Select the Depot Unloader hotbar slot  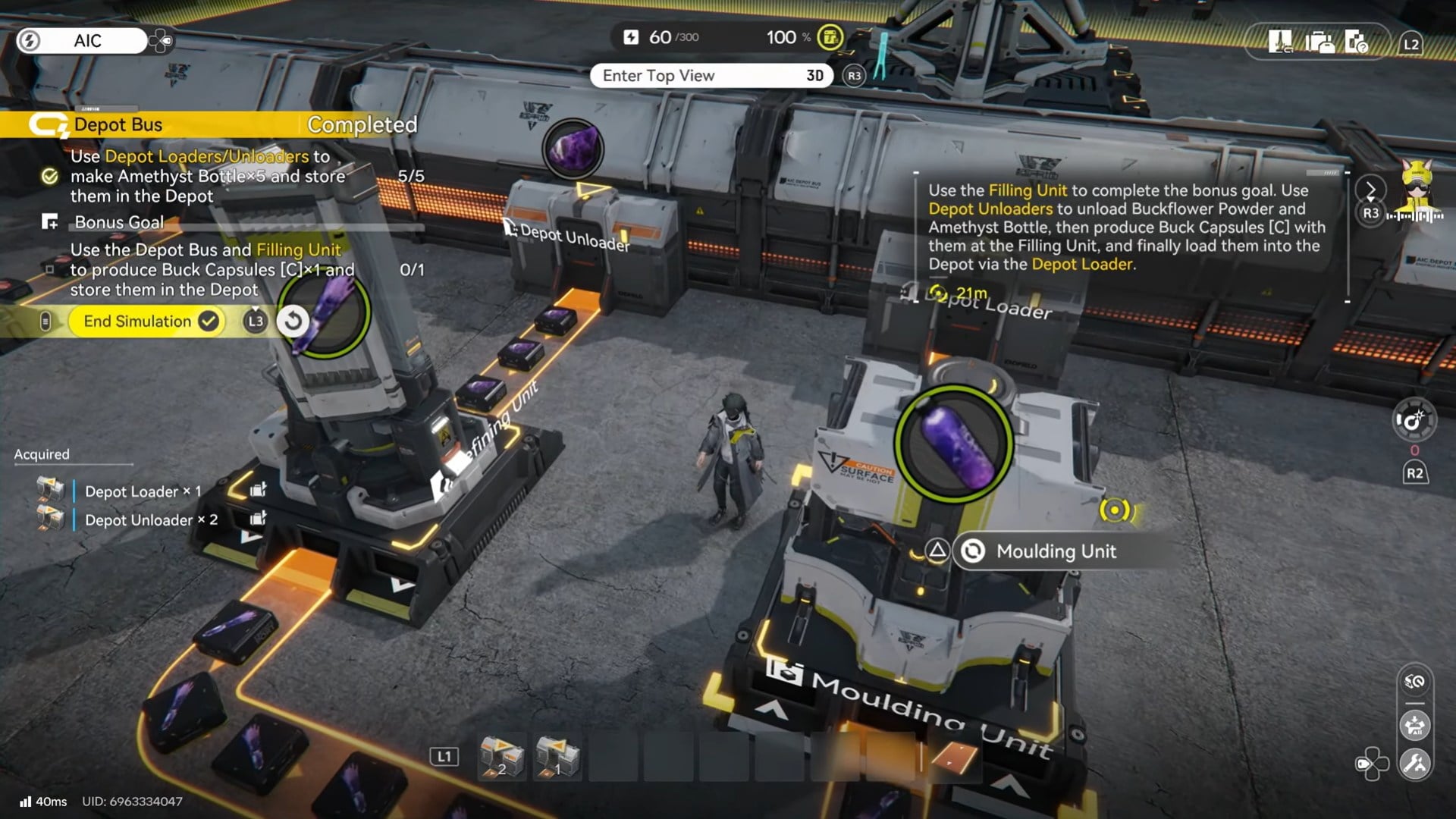pyautogui.click(x=502, y=757)
